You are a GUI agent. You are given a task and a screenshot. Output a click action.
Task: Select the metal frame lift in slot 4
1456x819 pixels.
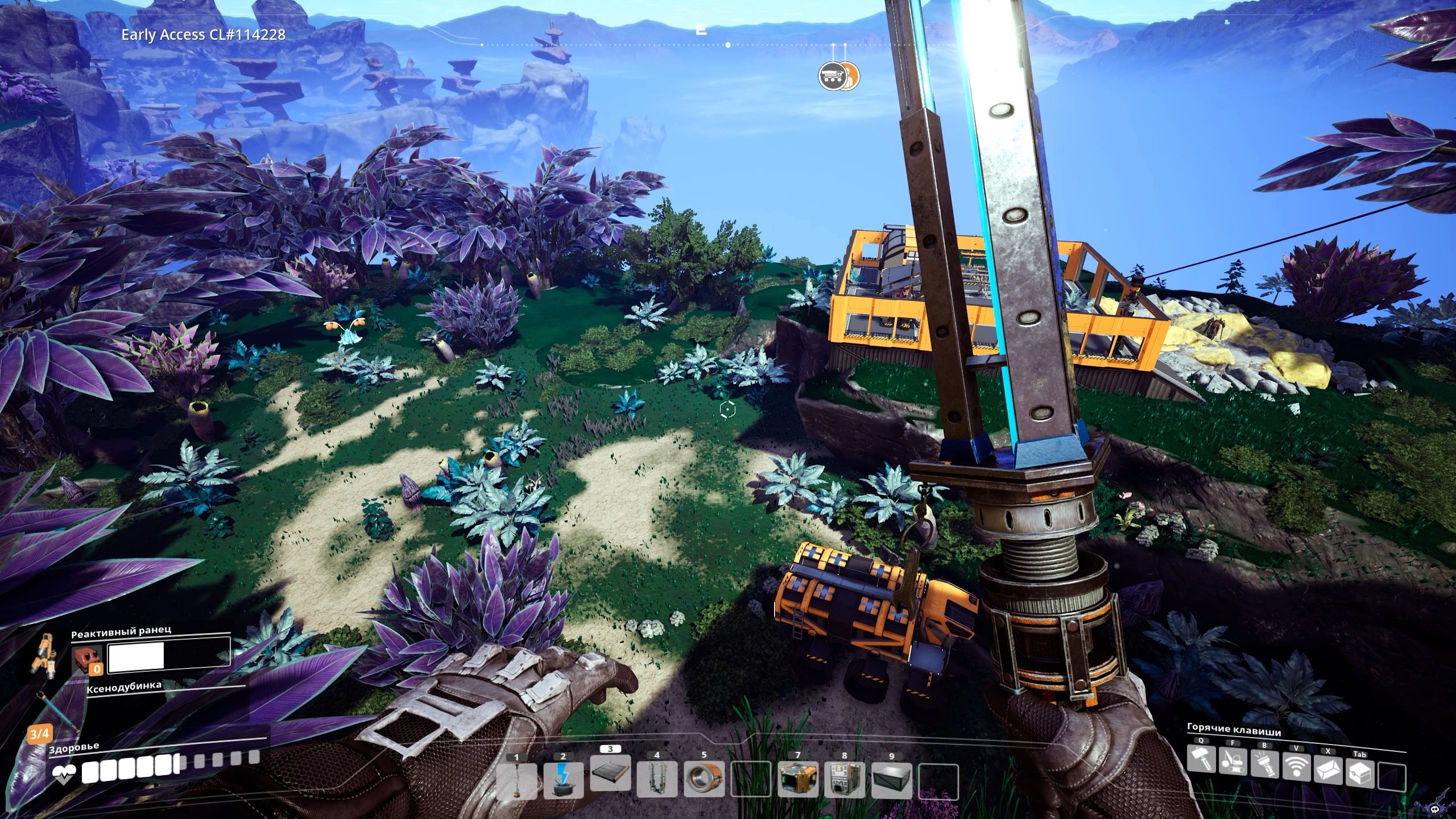point(657,780)
